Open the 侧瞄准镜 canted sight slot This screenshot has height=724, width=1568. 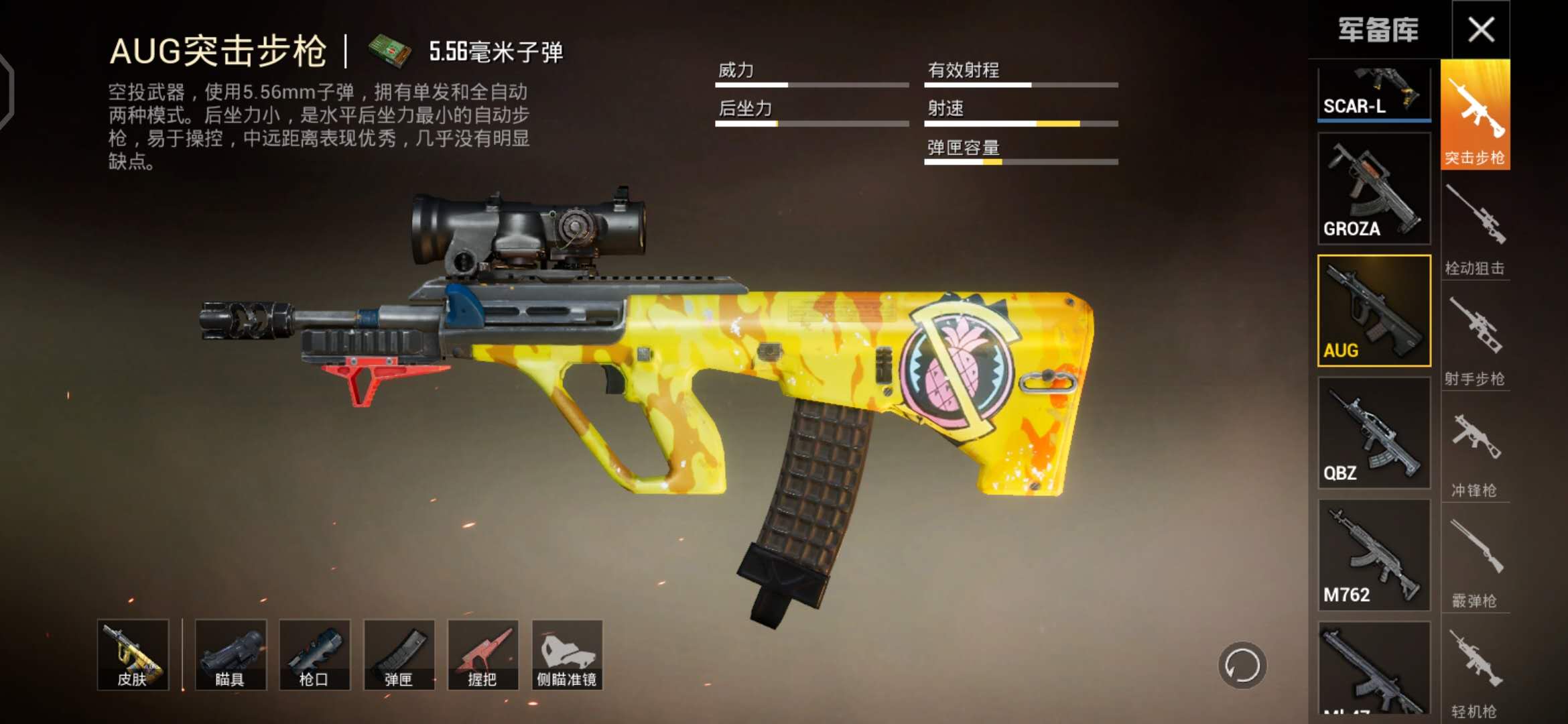pos(567,654)
